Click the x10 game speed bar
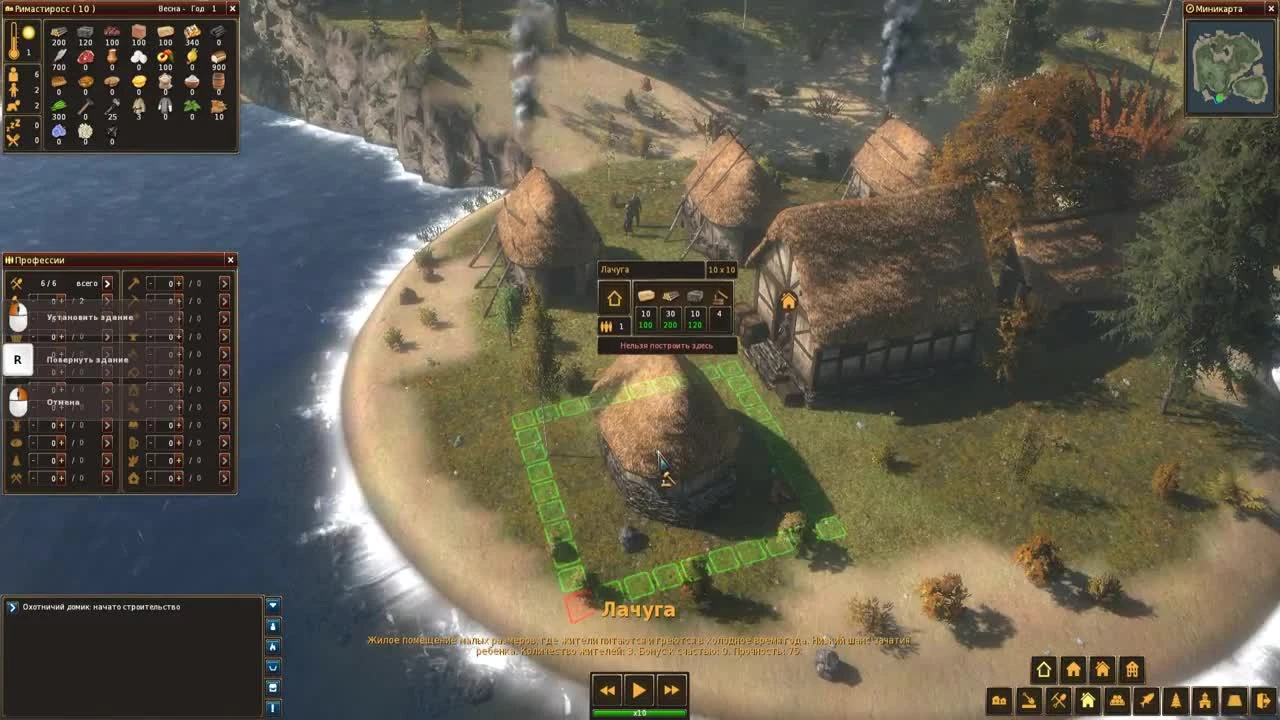 pos(640,712)
